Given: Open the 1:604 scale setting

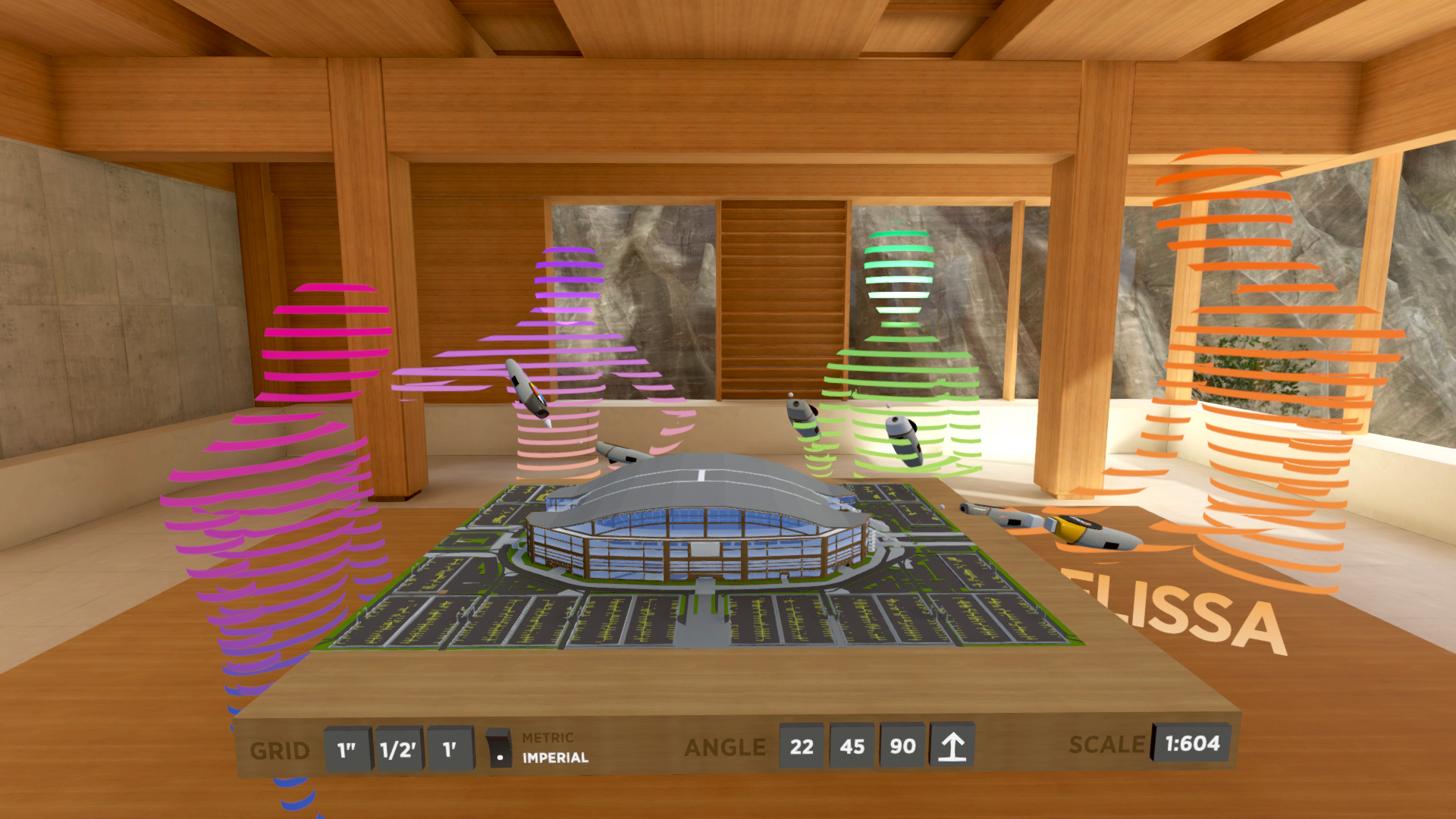Looking at the screenshot, I should click(1192, 744).
